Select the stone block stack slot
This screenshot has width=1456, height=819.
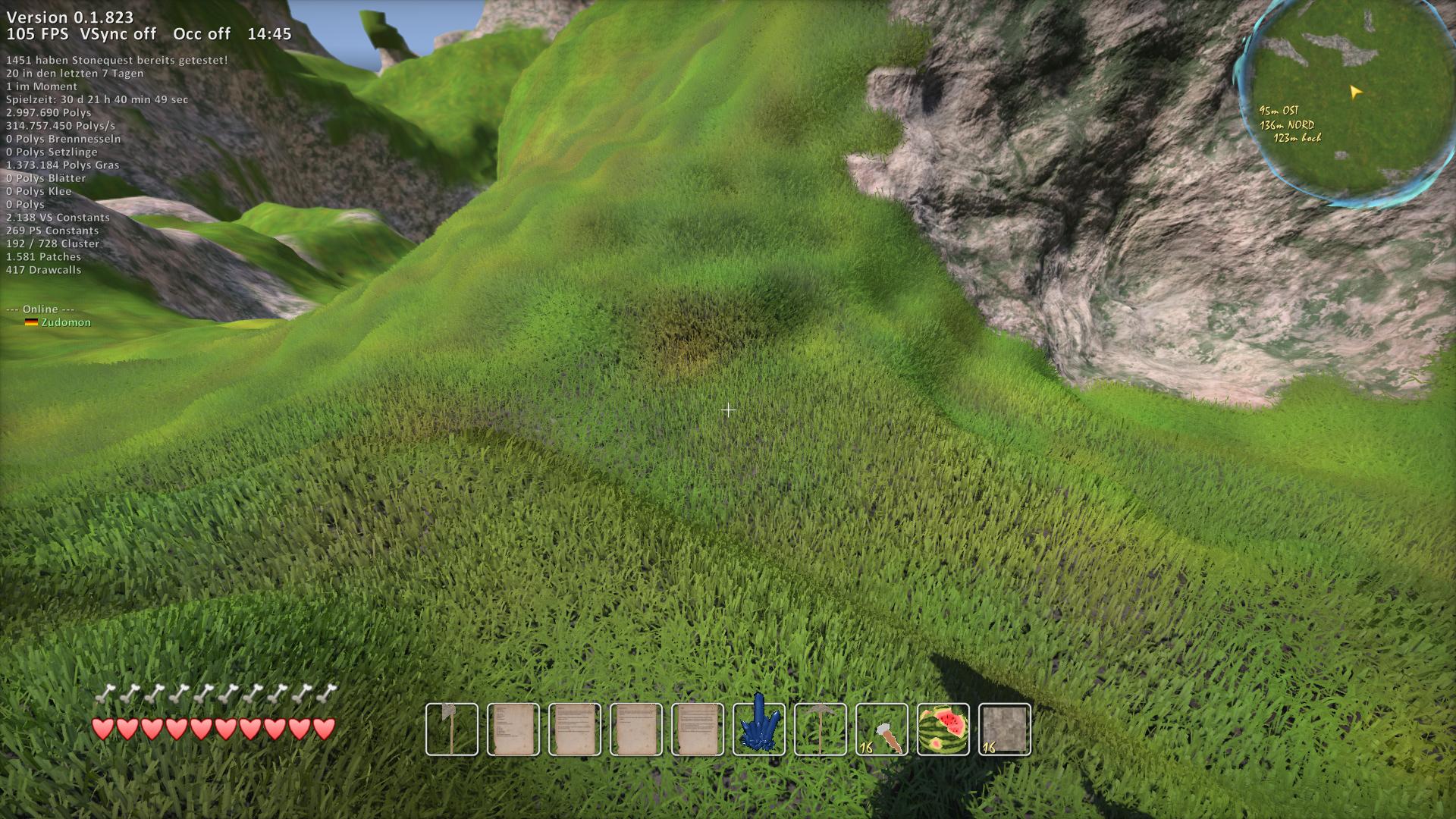pos(1005,730)
